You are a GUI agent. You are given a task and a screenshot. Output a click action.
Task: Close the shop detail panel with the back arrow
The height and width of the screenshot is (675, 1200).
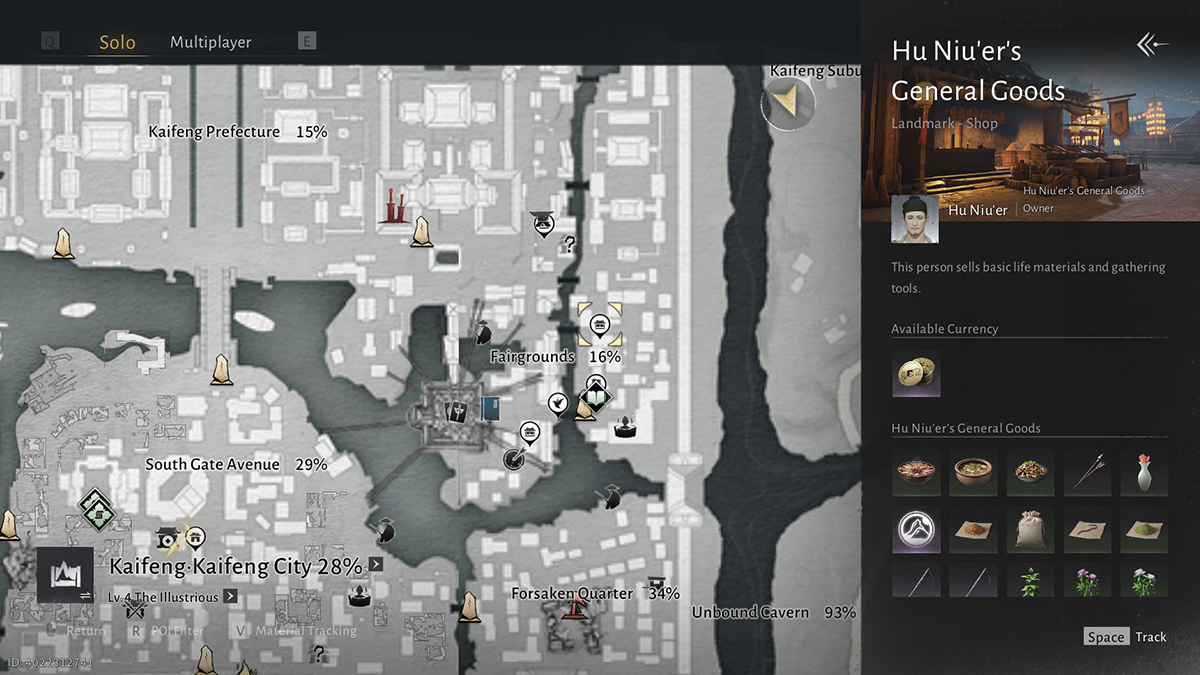tap(1152, 44)
